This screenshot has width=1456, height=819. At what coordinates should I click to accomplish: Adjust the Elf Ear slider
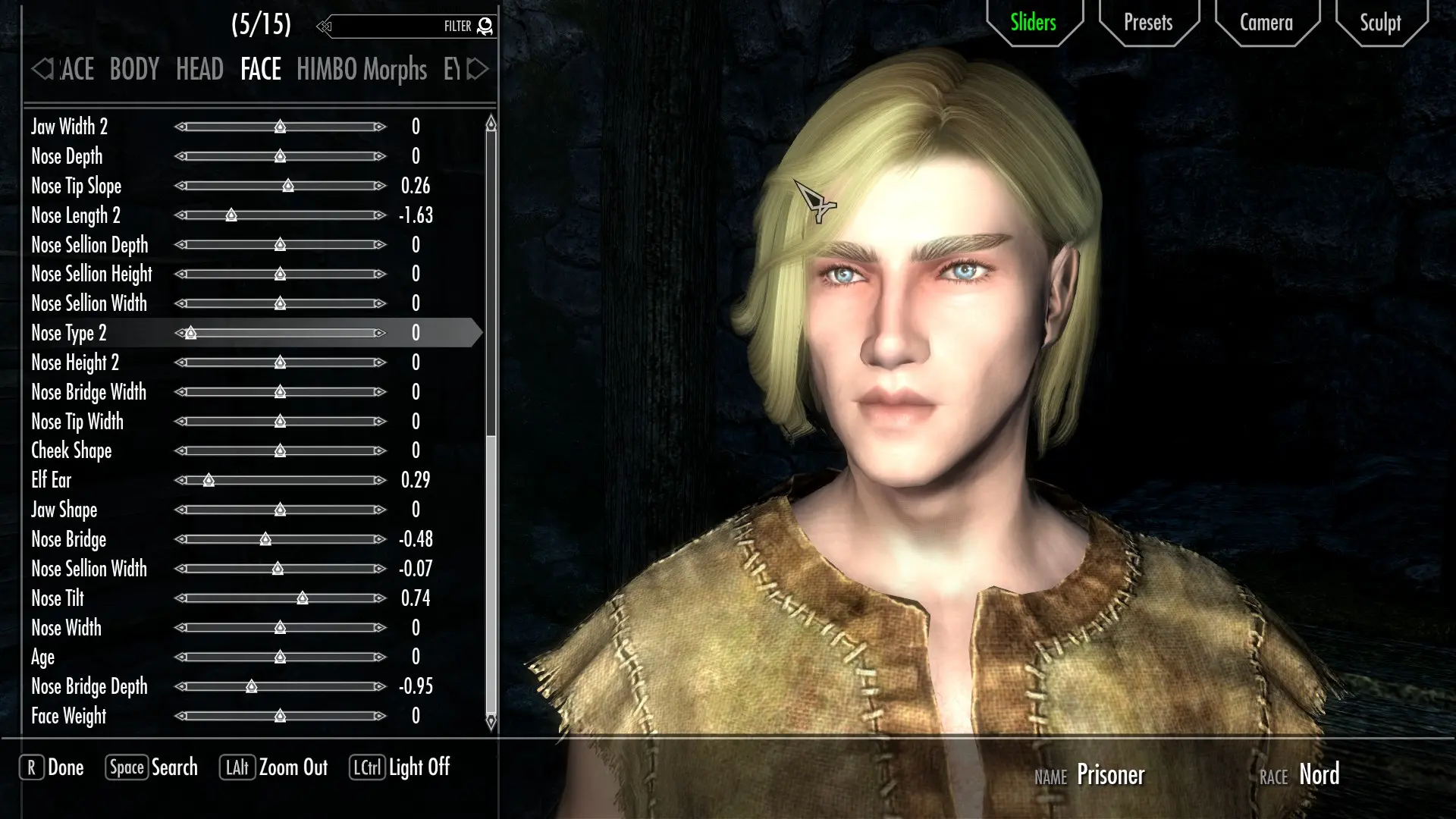click(209, 481)
